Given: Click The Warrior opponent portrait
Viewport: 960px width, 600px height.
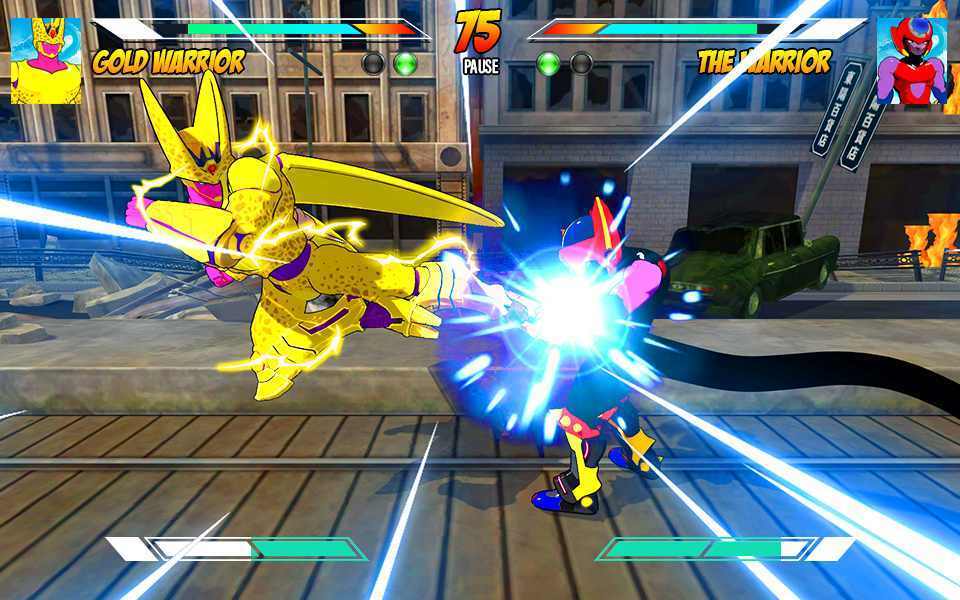Looking at the screenshot, I should (911, 61).
